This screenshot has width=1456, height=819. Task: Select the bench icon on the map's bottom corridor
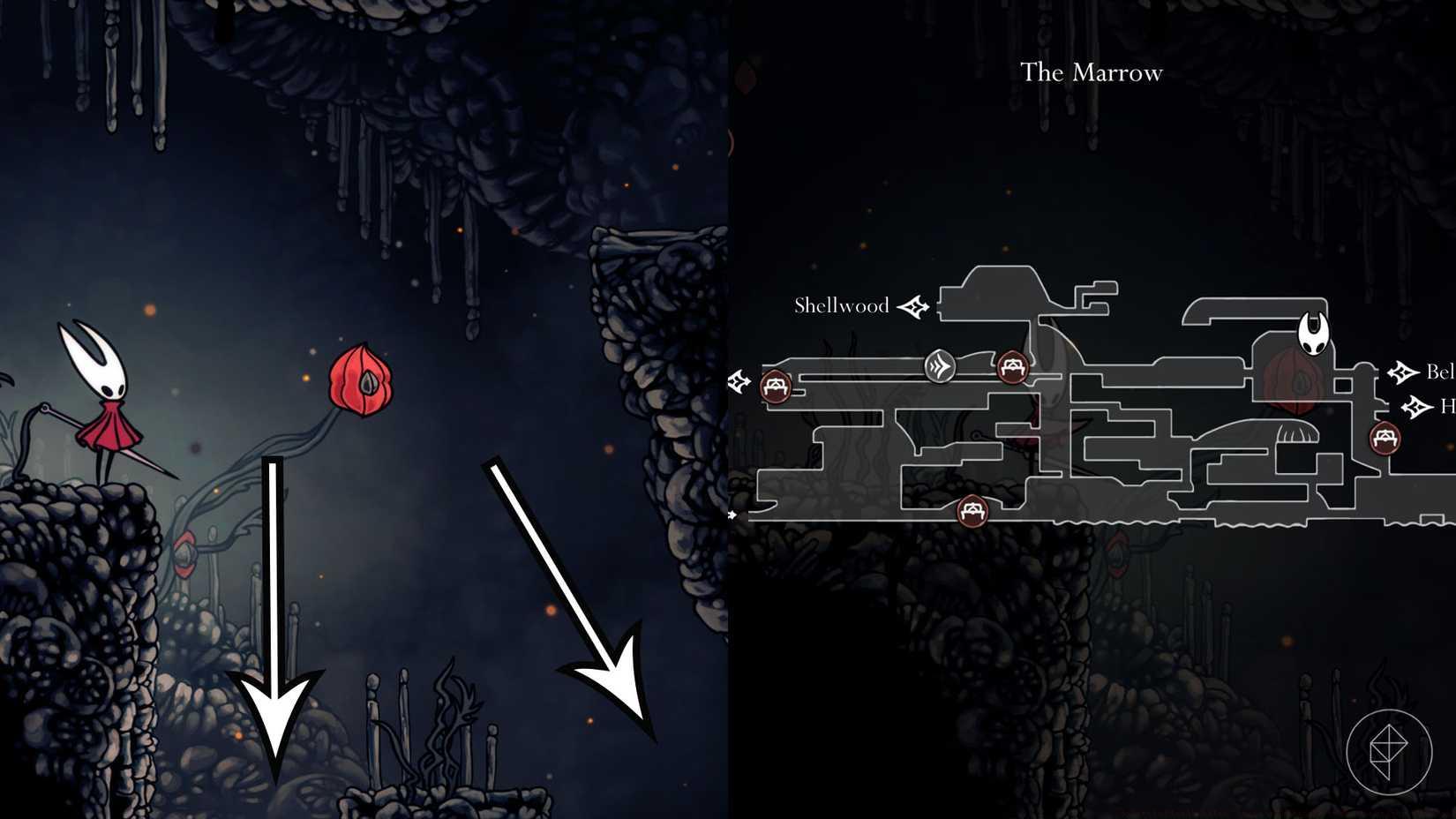972,510
